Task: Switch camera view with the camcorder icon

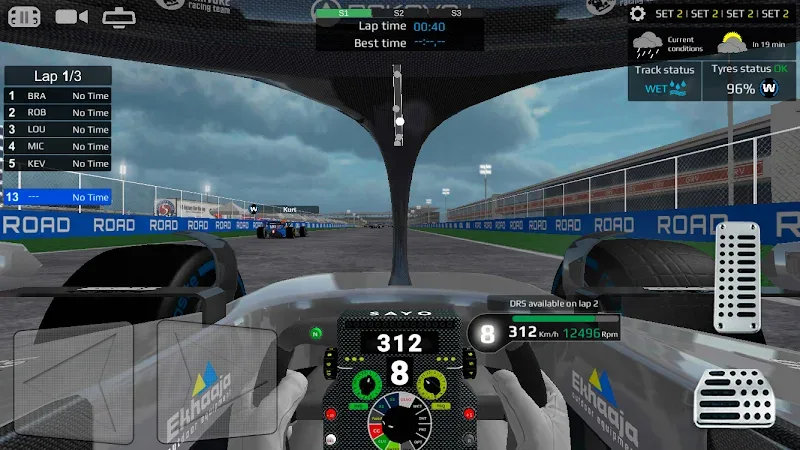Action: tap(72, 16)
